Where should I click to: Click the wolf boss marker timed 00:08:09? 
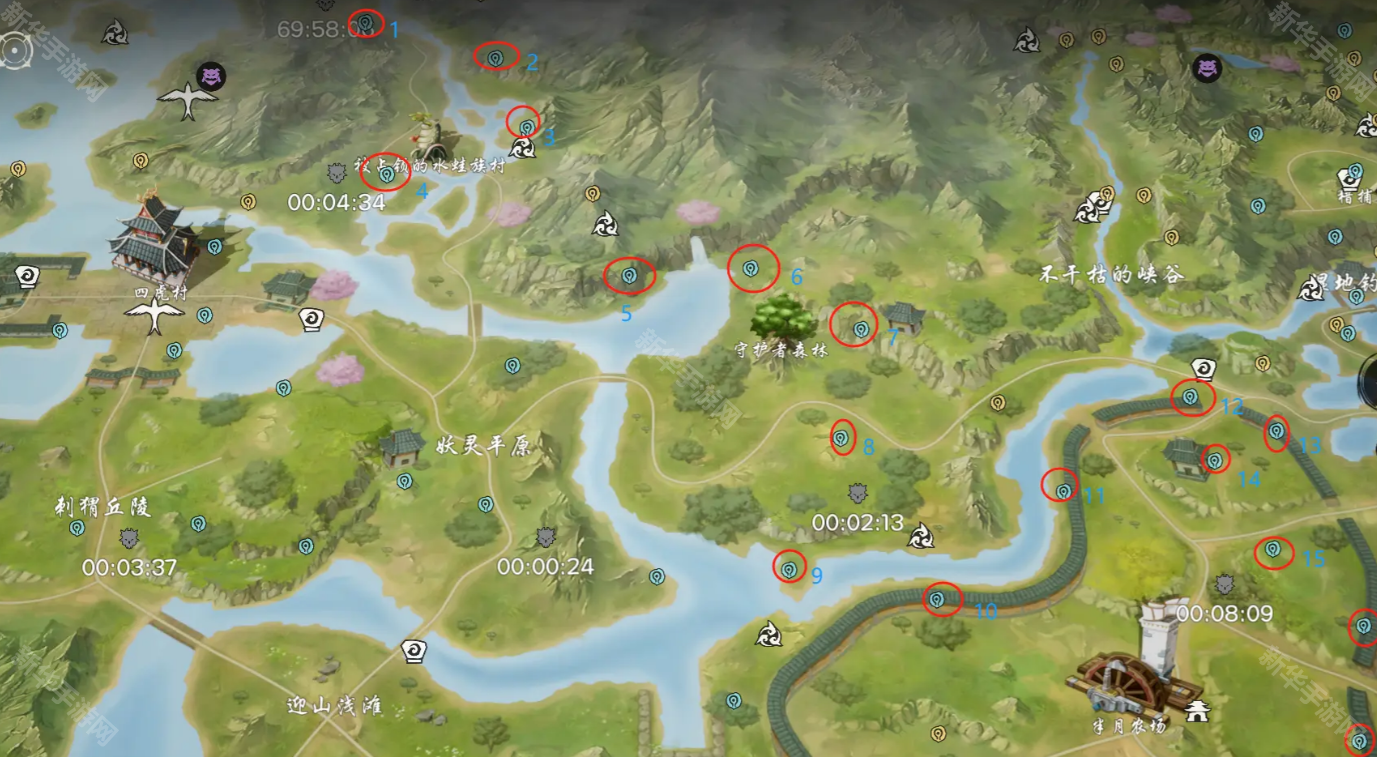(x=1225, y=584)
